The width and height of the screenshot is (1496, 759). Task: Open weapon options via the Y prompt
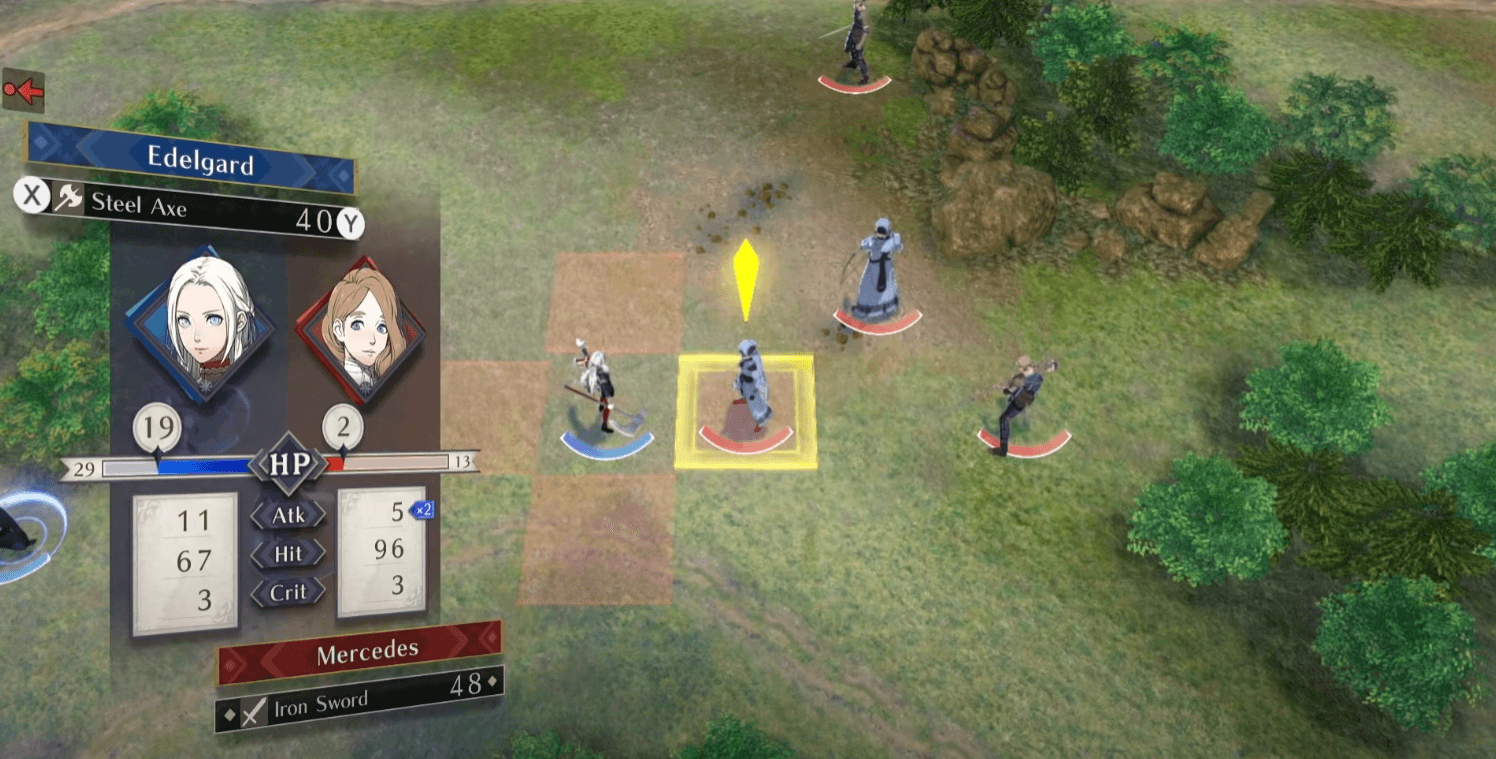pos(350,218)
